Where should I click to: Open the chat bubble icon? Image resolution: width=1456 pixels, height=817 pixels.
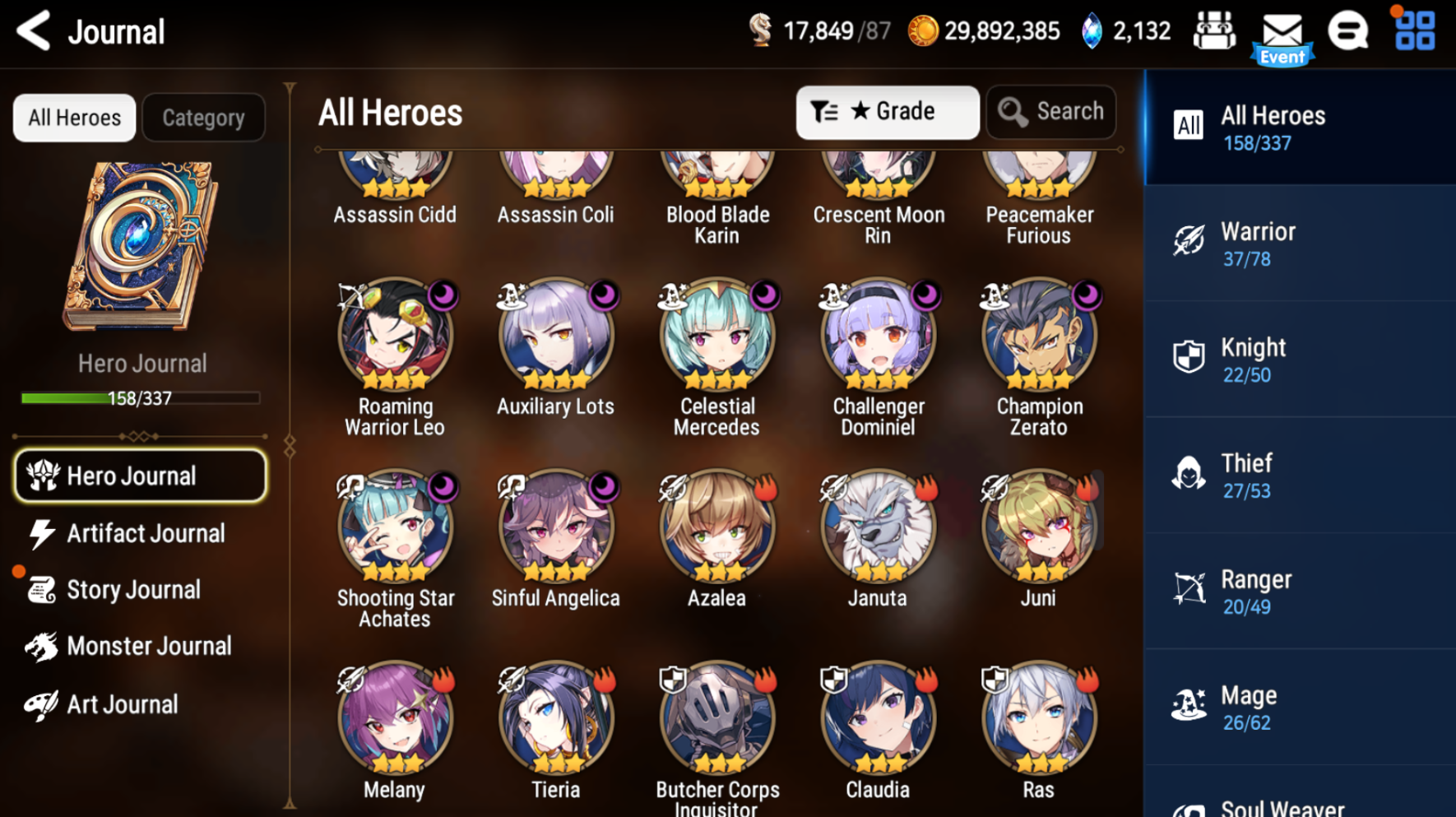[1348, 31]
